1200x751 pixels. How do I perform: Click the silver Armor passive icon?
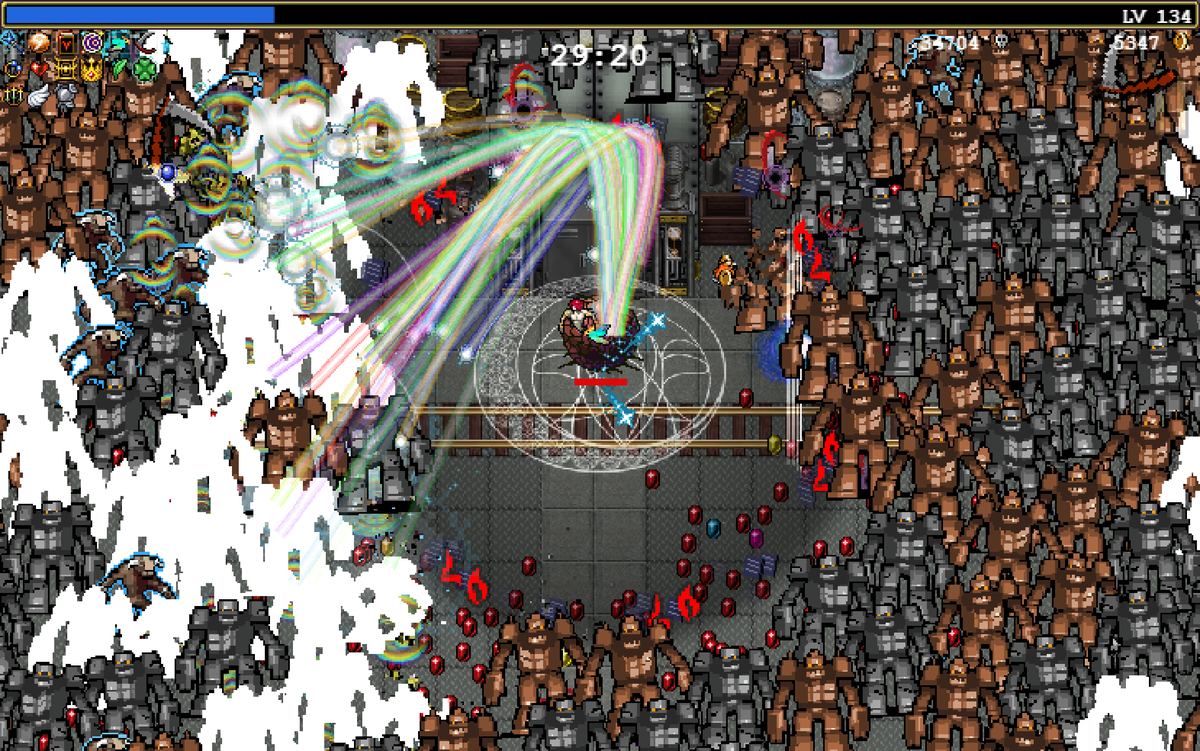point(67,96)
